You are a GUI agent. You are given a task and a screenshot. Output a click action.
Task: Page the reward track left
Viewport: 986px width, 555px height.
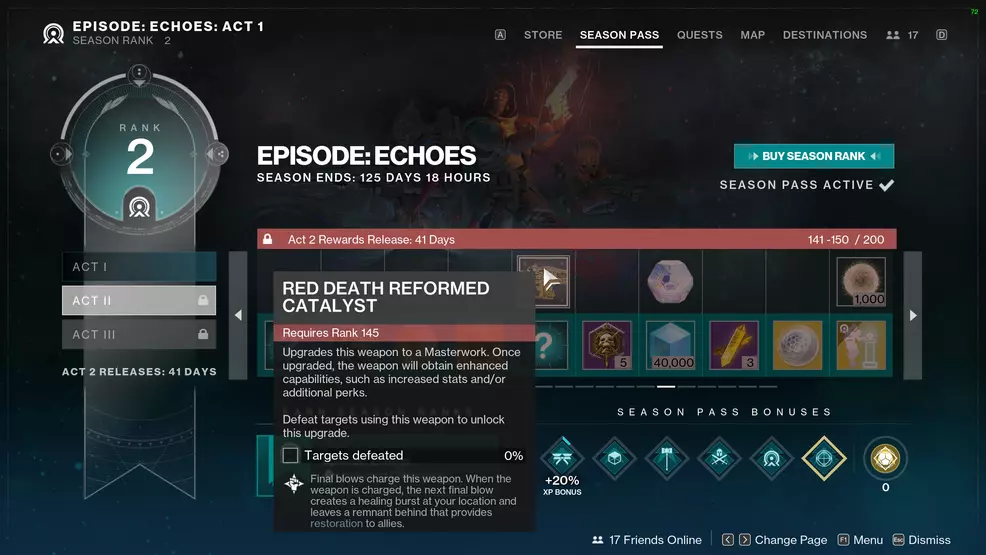(x=238, y=315)
